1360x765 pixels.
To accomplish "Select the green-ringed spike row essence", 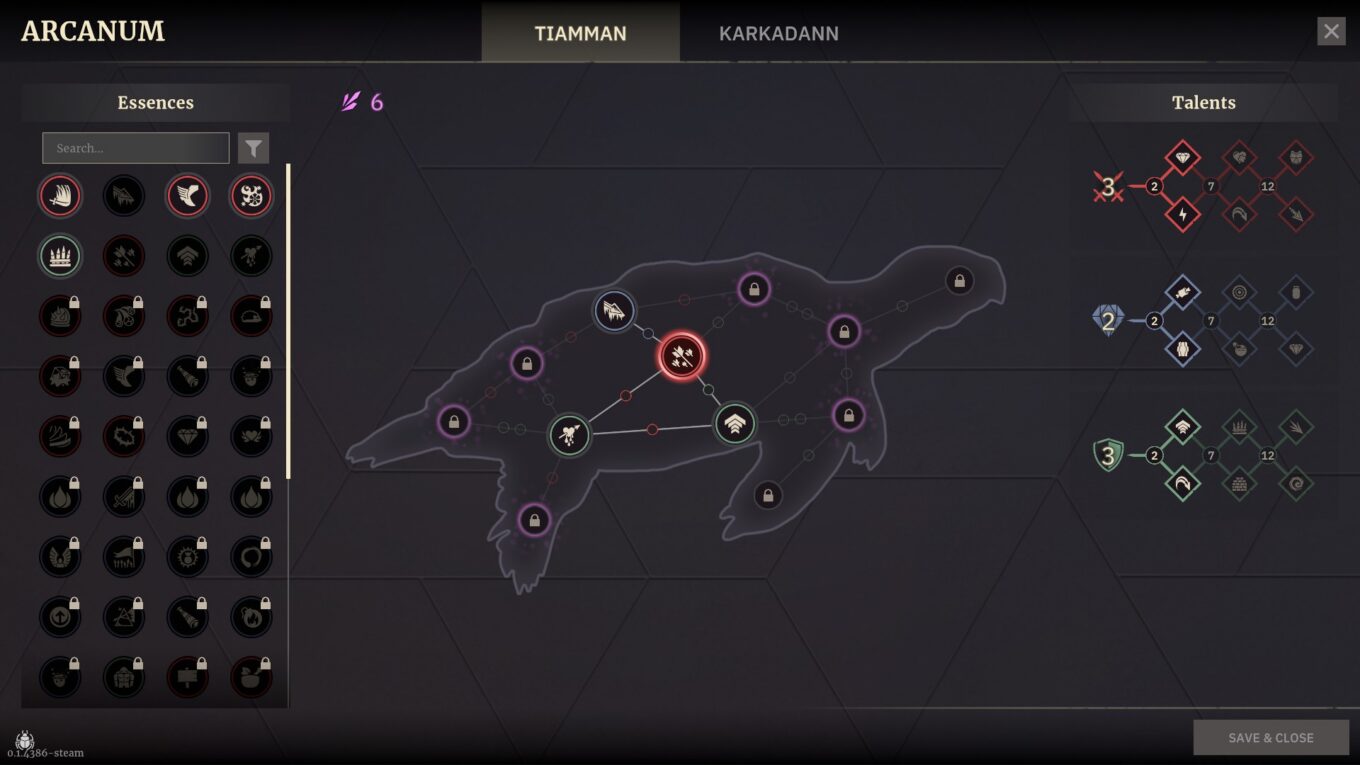I will point(60,255).
